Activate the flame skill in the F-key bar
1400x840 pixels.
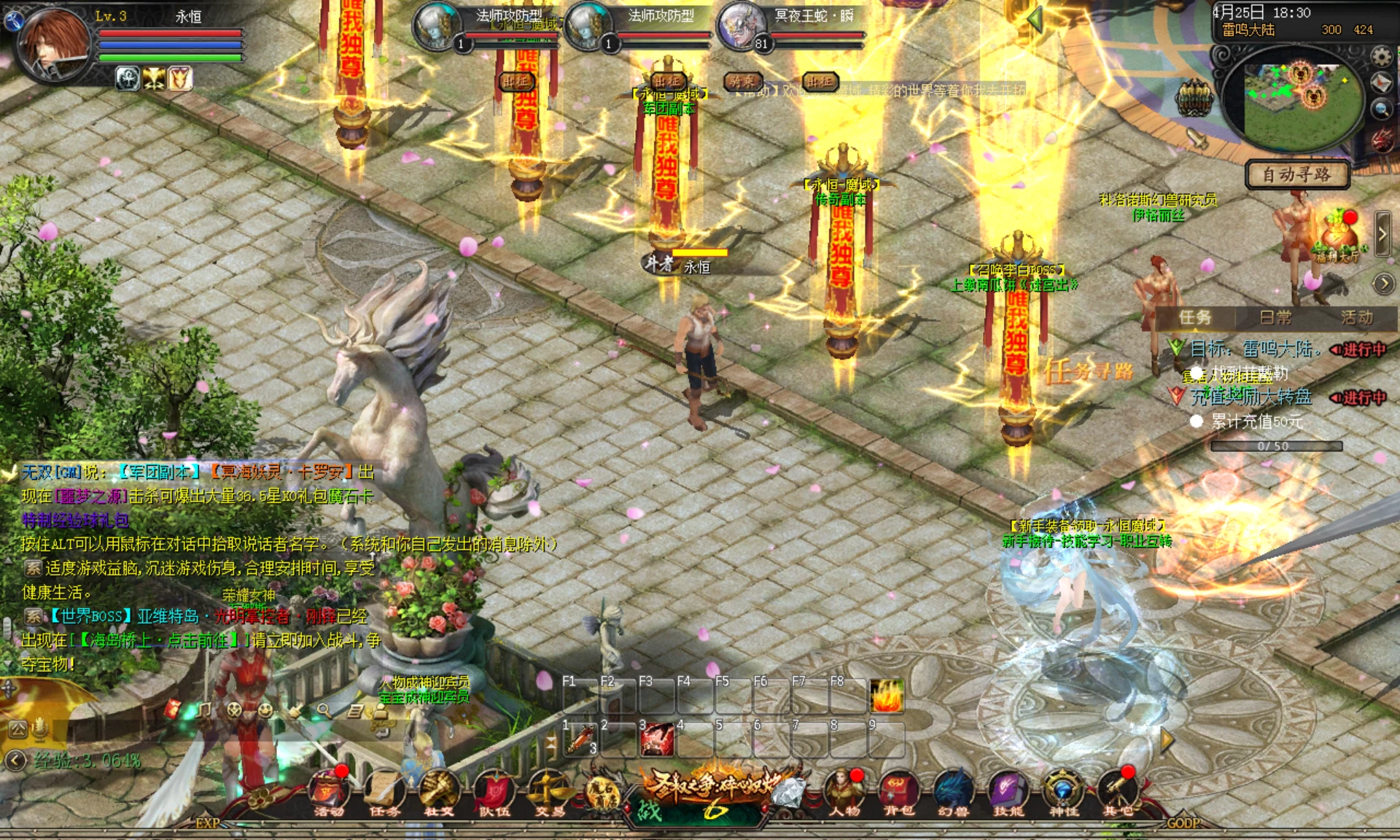coord(887,696)
